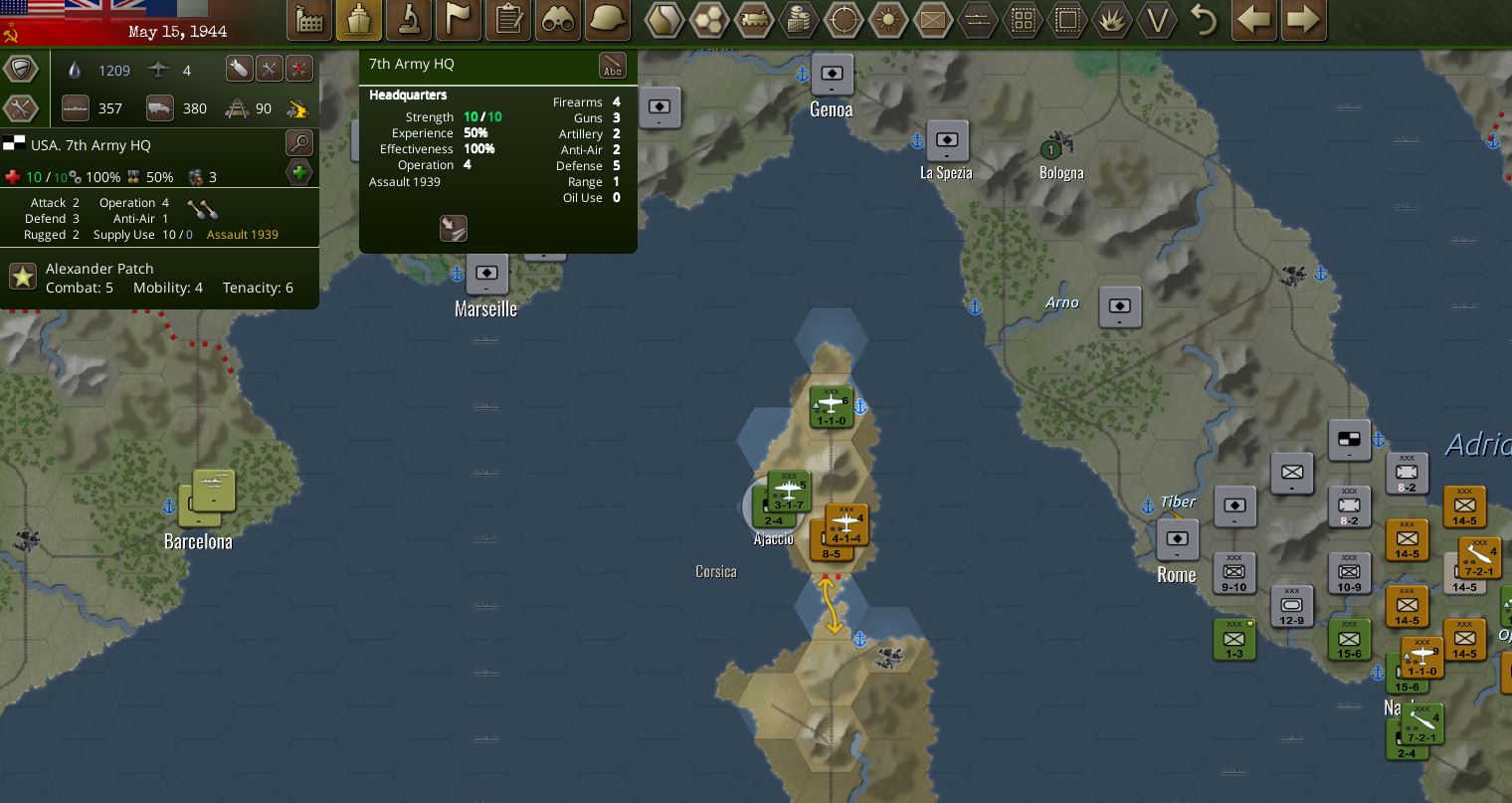
Task: Open the clipboard report button
Action: (508, 20)
